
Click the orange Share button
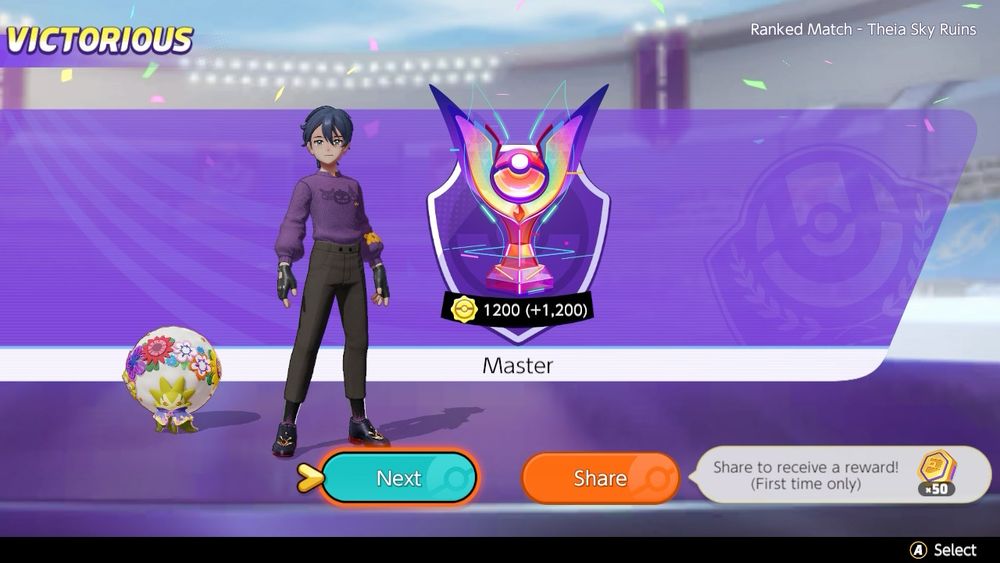[x=600, y=478]
